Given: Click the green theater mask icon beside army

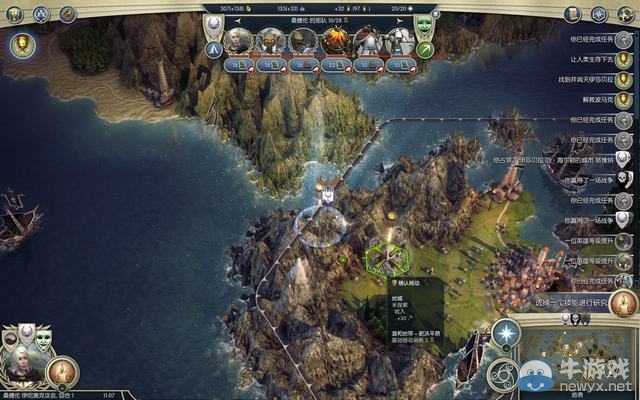Looking at the screenshot, I should pyautogui.click(x=424, y=22).
